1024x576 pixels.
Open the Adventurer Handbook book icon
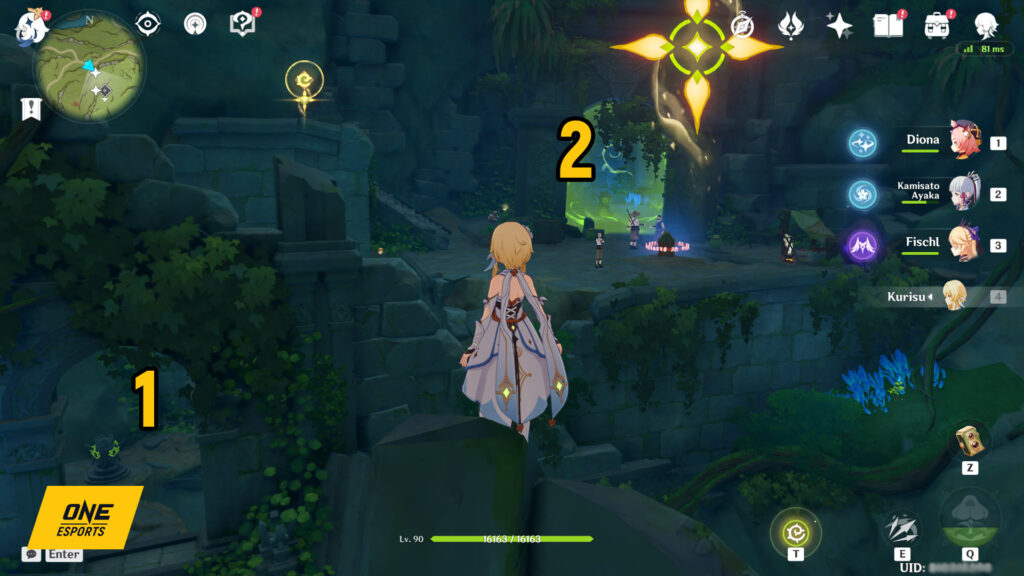coord(887,25)
